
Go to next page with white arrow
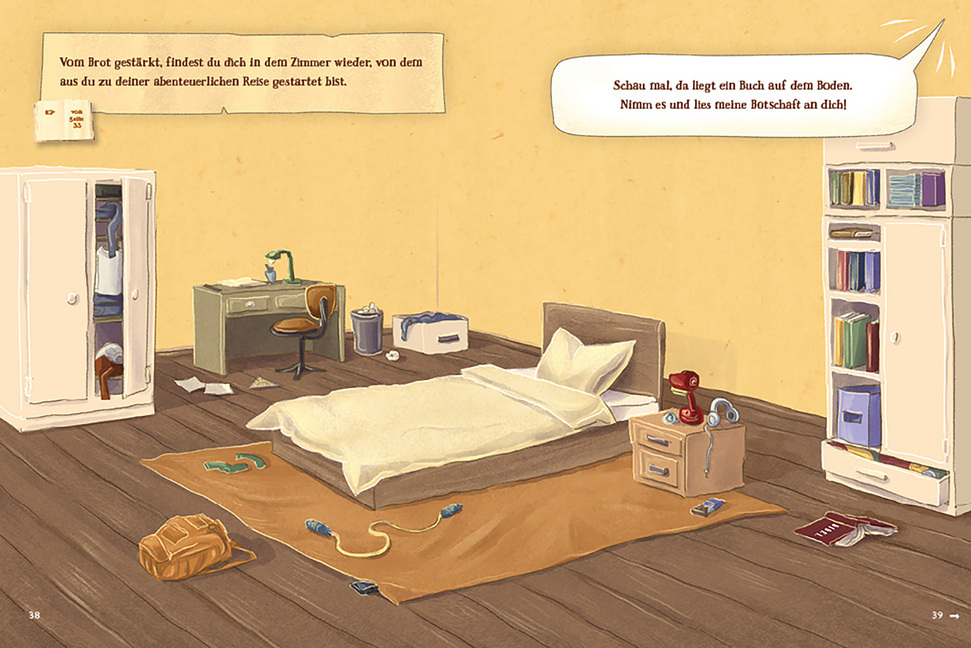click(953, 615)
